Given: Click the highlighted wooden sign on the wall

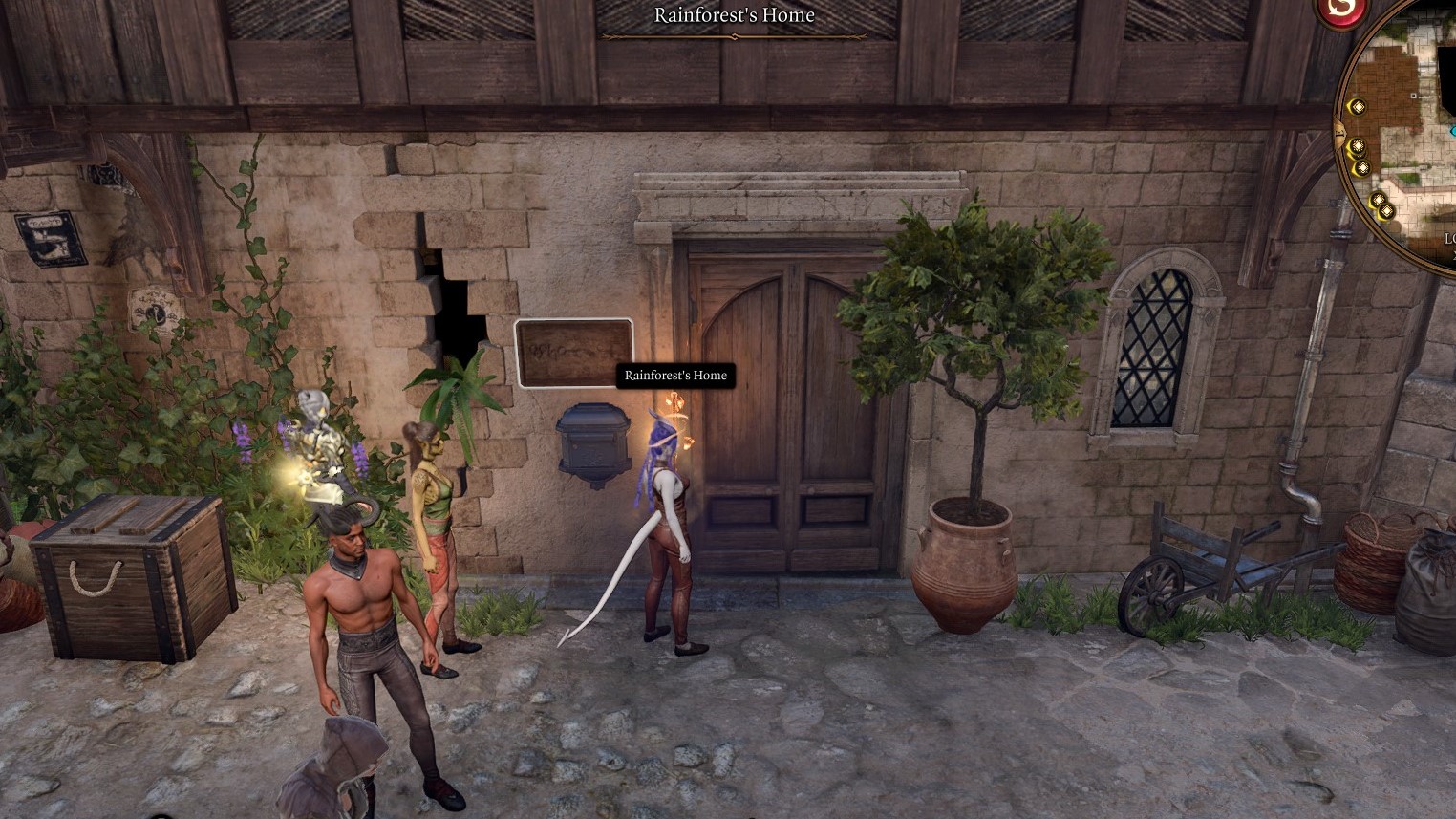Looking at the screenshot, I should (x=573, y=352).
